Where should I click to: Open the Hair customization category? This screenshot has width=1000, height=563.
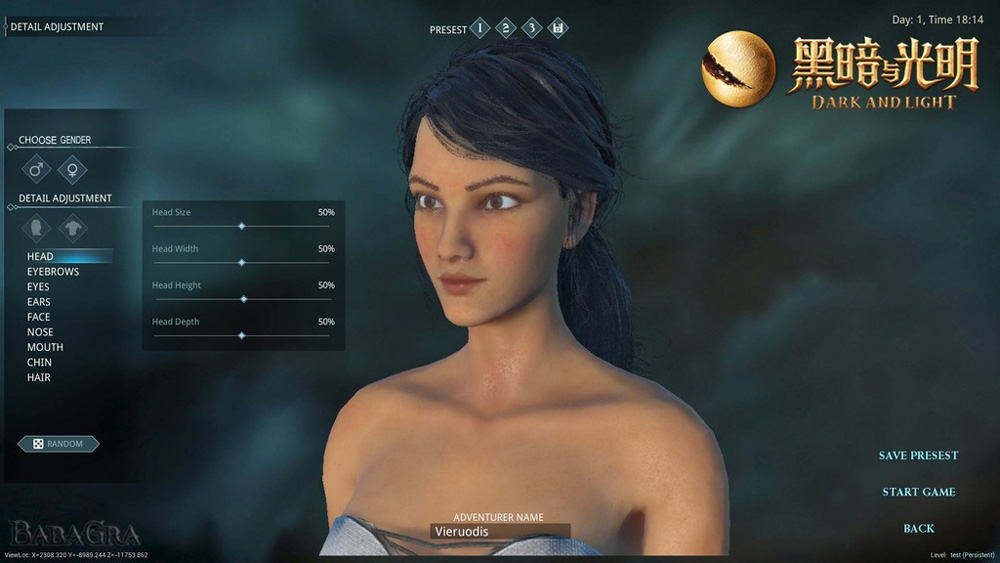(x=39, y=377)
